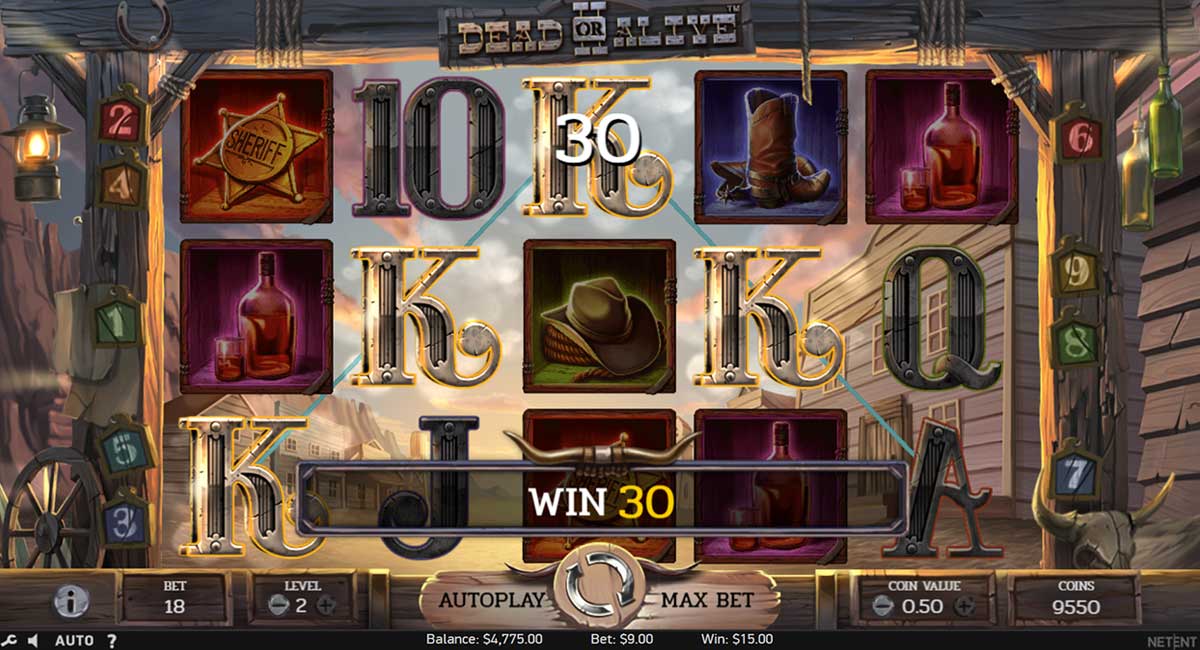This screenshot has width=1200, height=650.
Task: Click the AUTO text in the bottom bar
Action: (74, 640)
